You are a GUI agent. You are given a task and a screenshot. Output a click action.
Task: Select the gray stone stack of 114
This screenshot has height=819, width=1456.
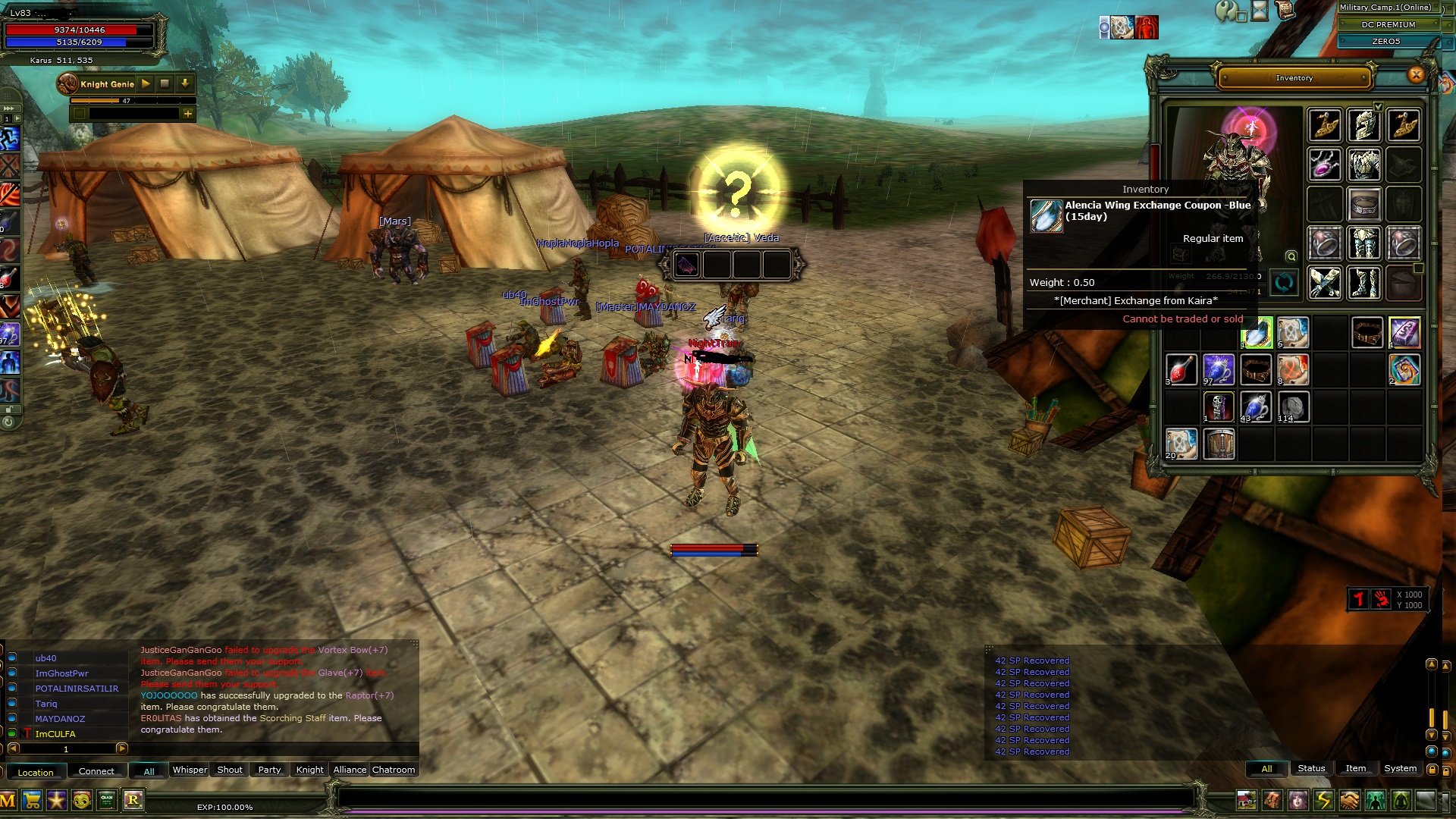(1293, 408)
